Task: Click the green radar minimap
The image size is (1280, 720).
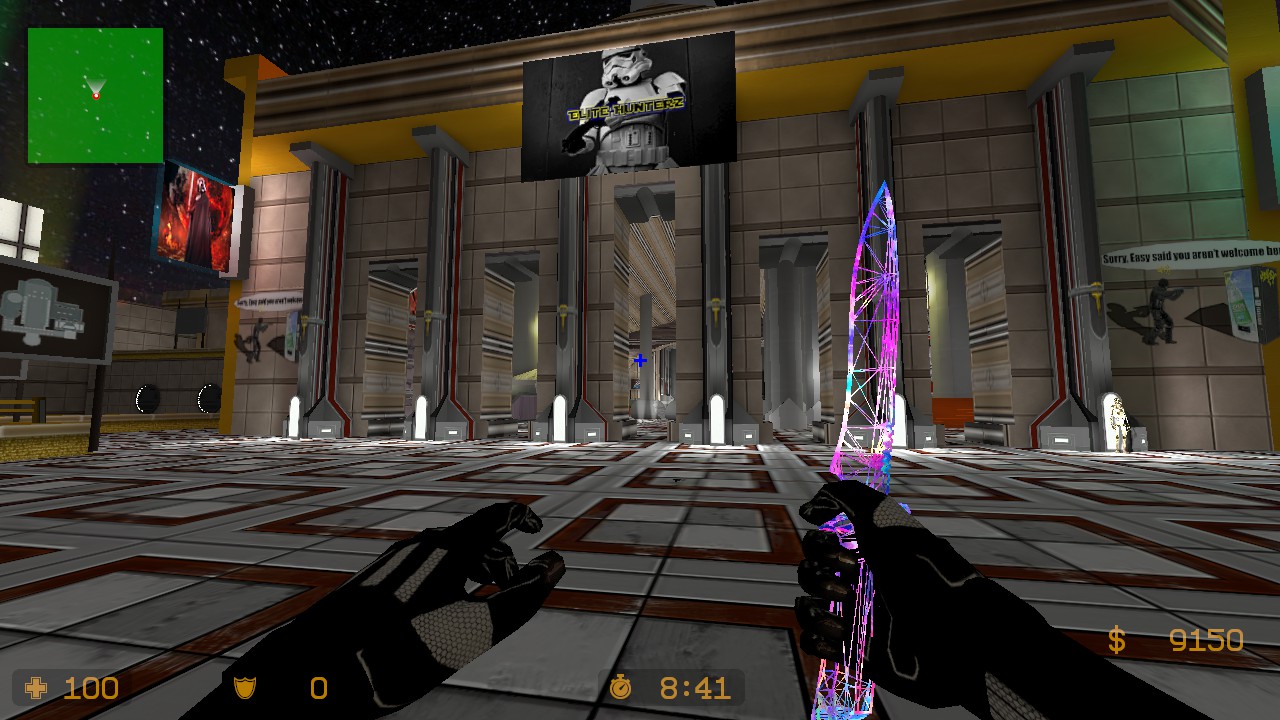Action: (95, 95)
